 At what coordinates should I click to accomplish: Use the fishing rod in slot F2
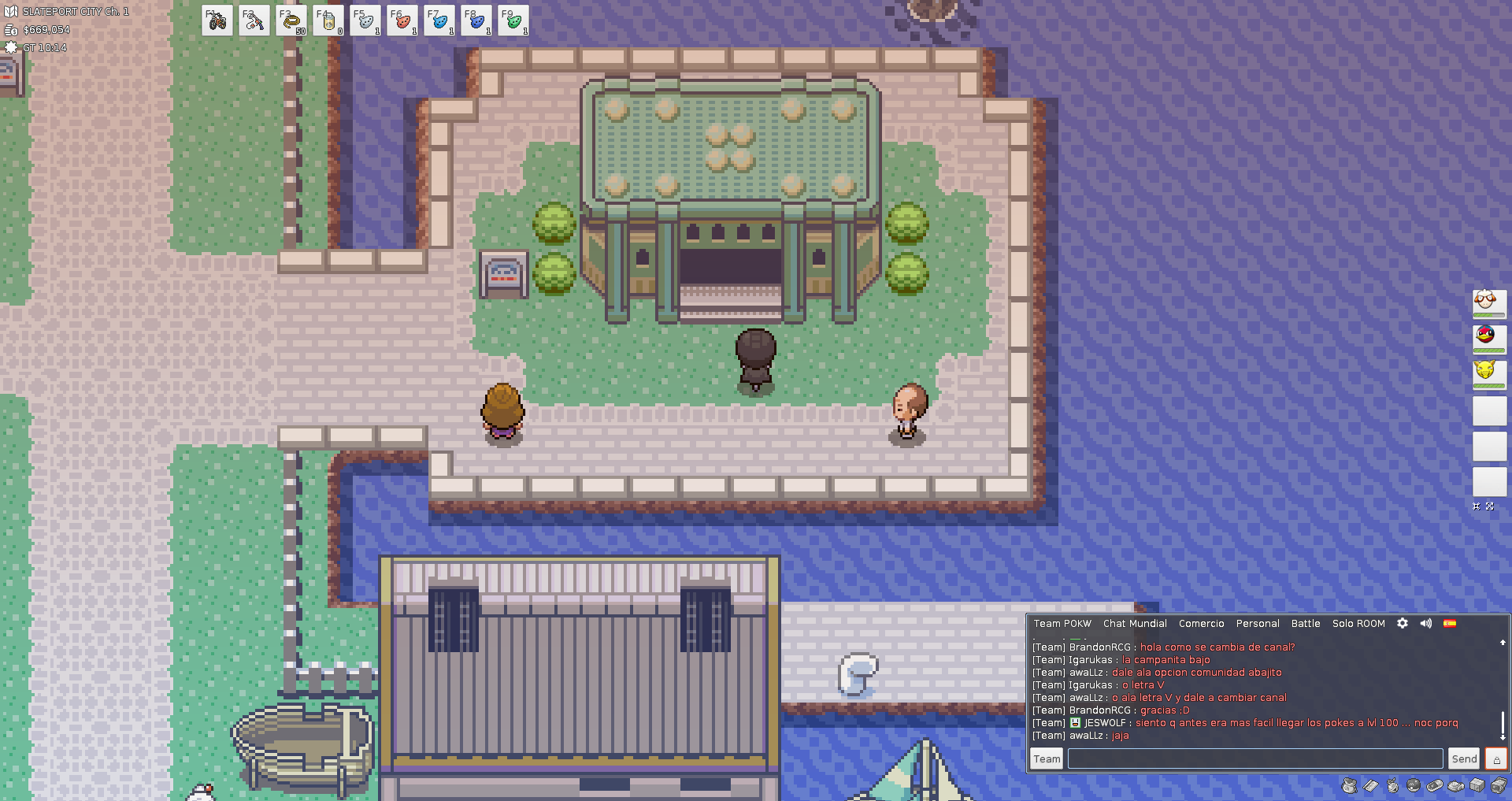pyautogui.click(x=254, y=20)
